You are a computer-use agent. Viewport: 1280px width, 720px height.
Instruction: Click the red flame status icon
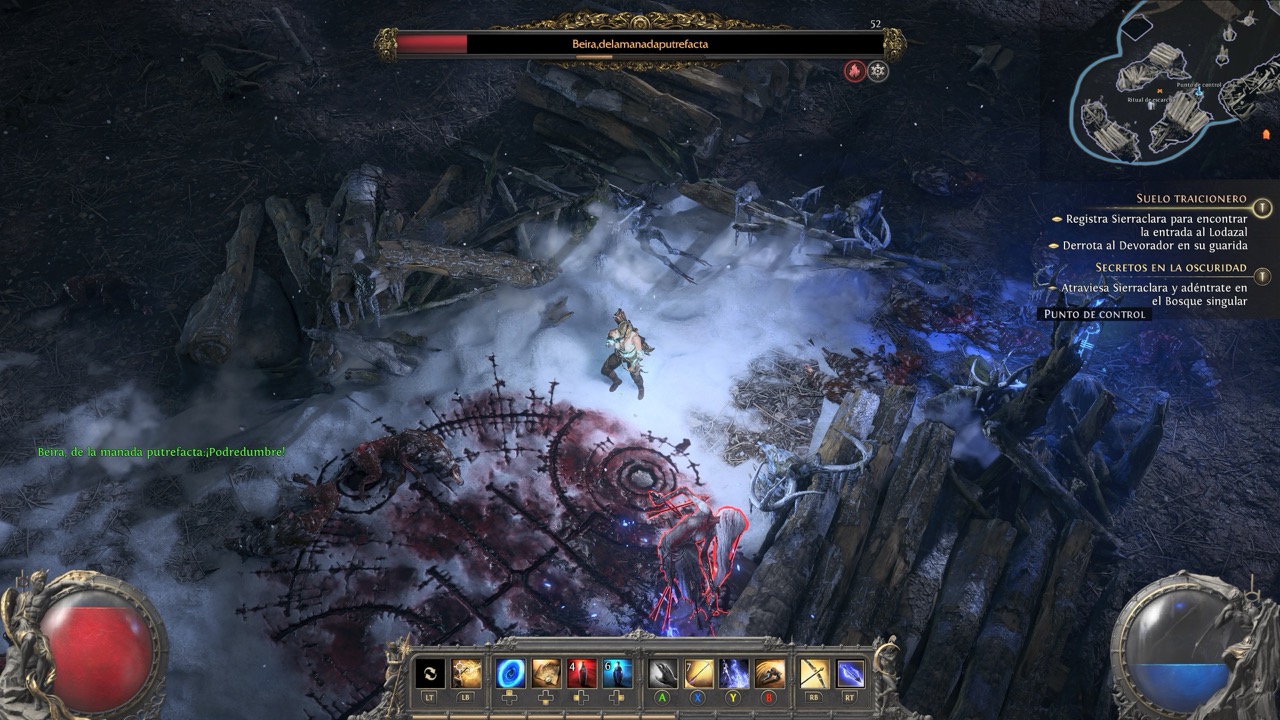[854, 71]
